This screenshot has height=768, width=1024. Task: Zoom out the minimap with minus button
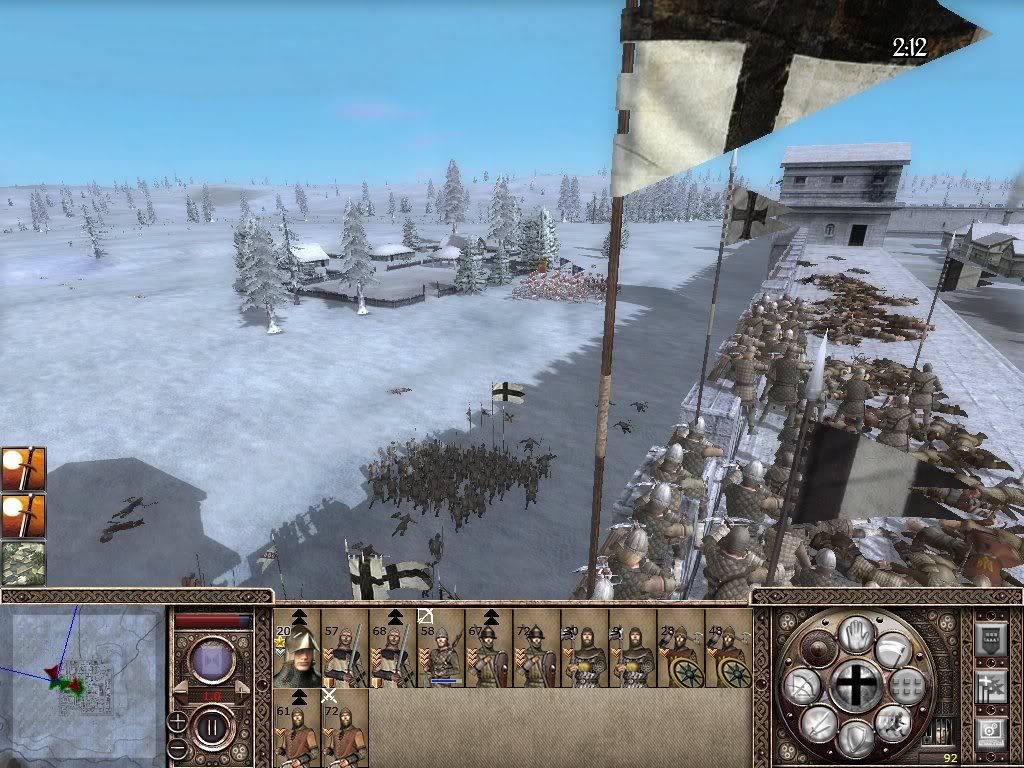(178, 748)
